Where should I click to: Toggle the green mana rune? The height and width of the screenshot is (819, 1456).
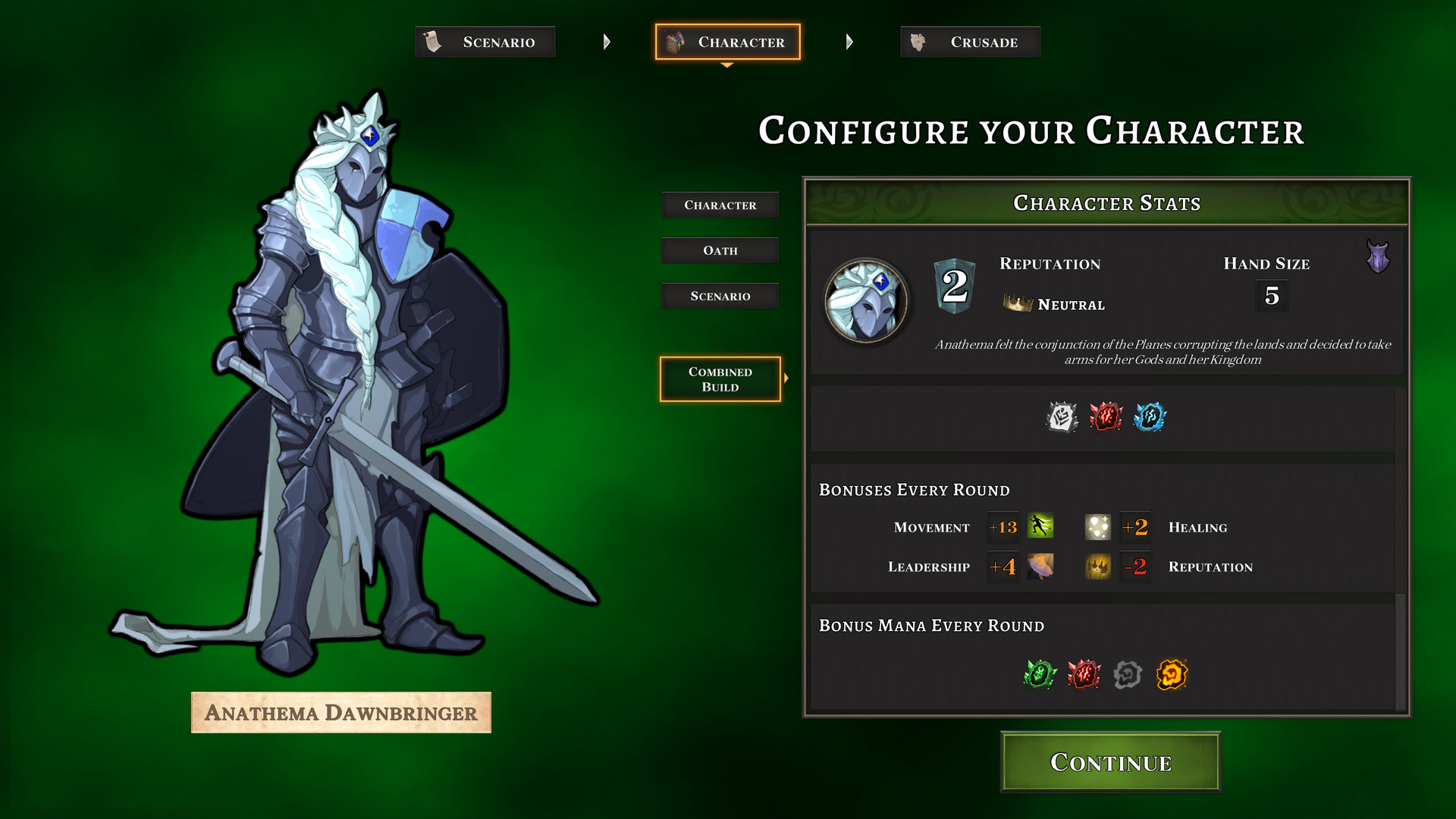[1038, 675]
